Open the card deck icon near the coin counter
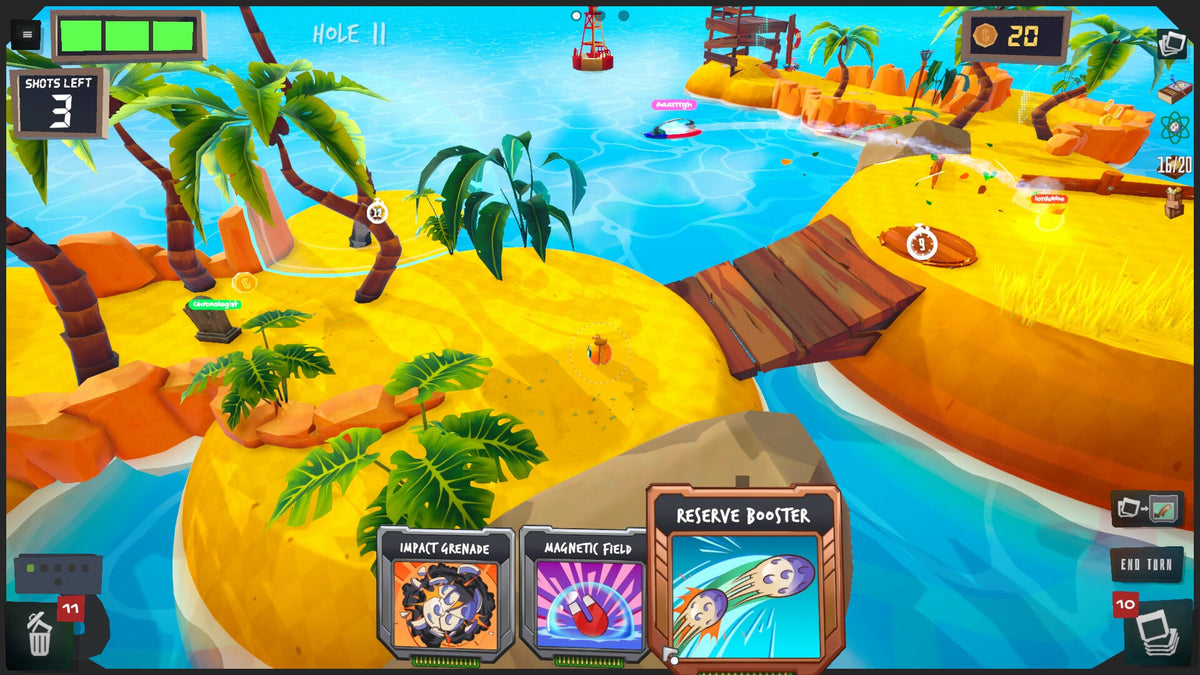The height and width of the screenshot is (675, 1200). click(1171, 44)
